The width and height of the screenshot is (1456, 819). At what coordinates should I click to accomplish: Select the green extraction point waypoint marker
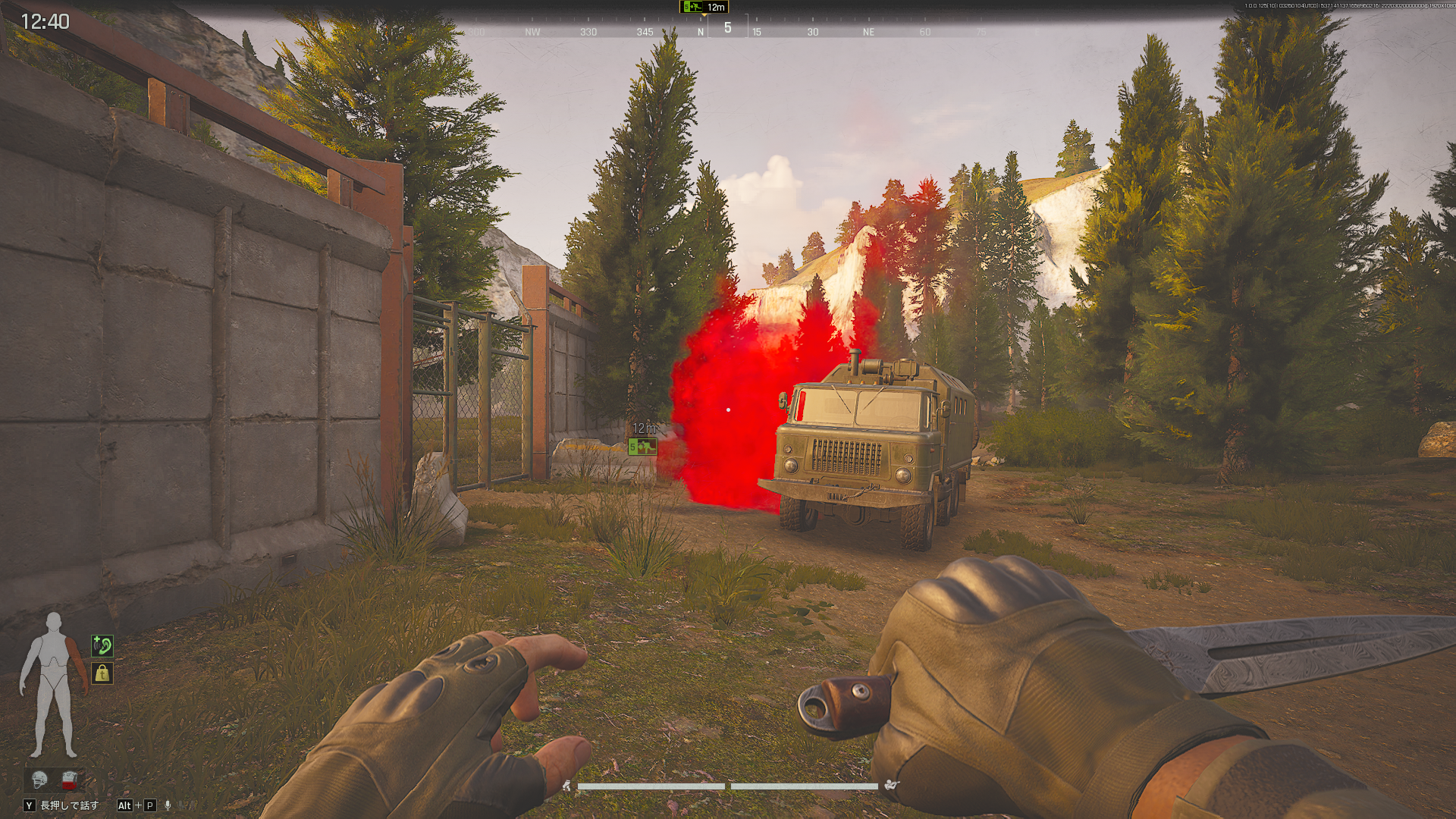click(642, 447)
